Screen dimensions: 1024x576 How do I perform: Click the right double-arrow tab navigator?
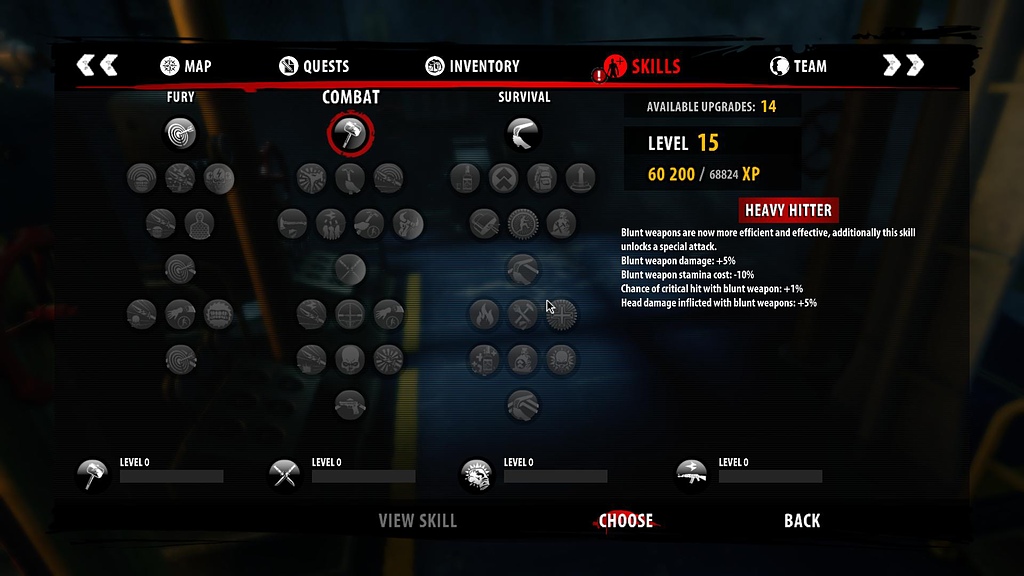pyautogui.click(x=903, y=66)
